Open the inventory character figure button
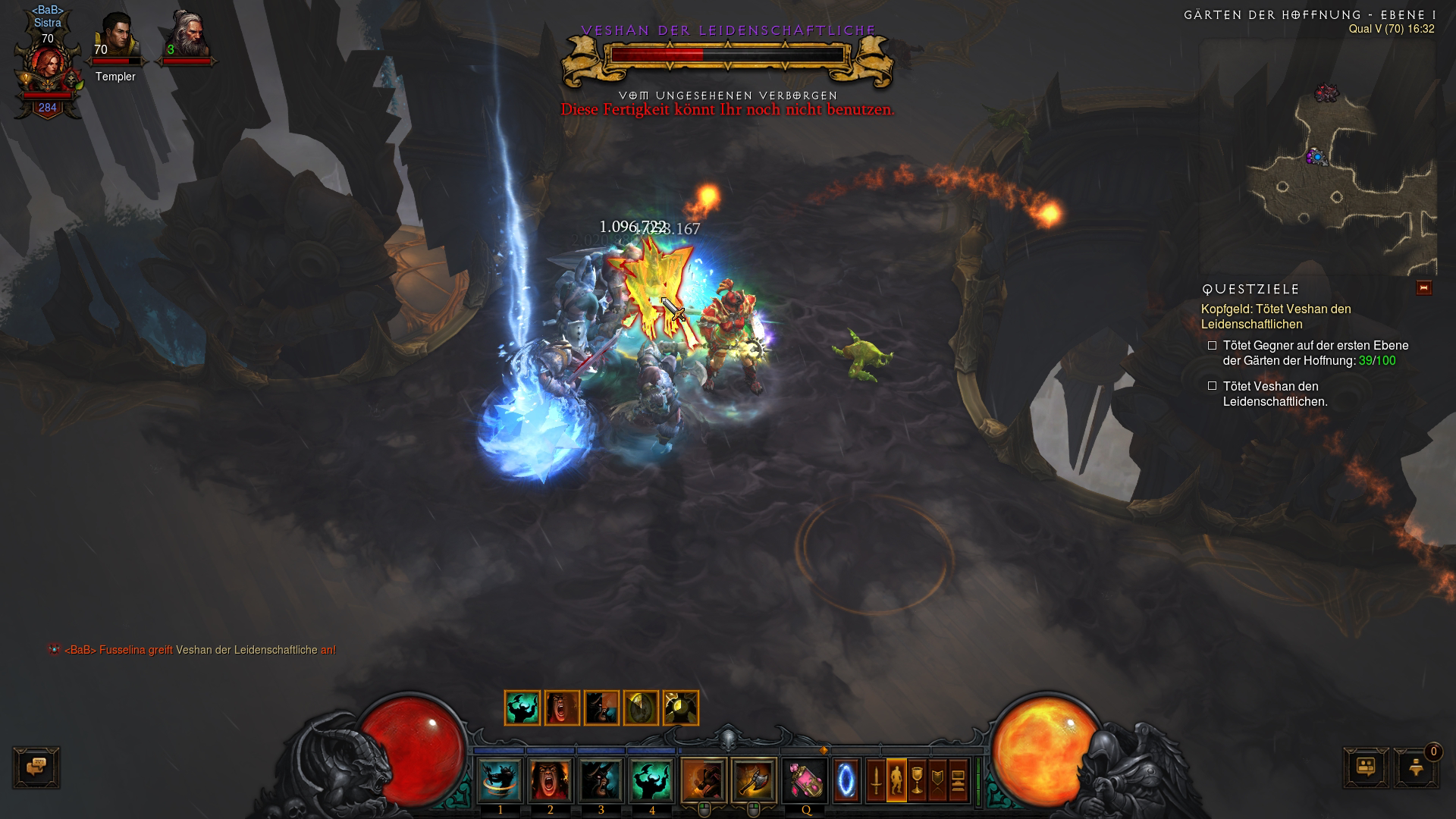Image resolution: width=1456 pixels, height=819 pixels. click(896, 780)
